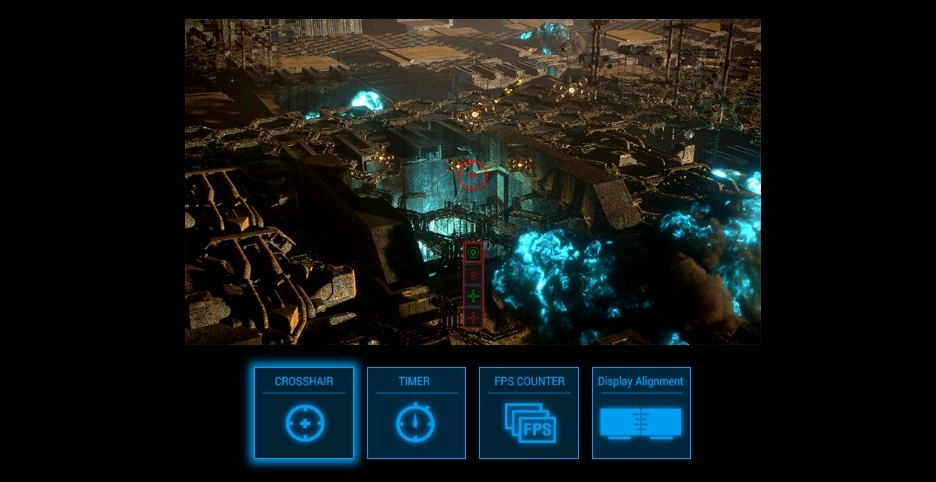
Task: Choose the FPS COUNTER tile
Action: point(529,413)
